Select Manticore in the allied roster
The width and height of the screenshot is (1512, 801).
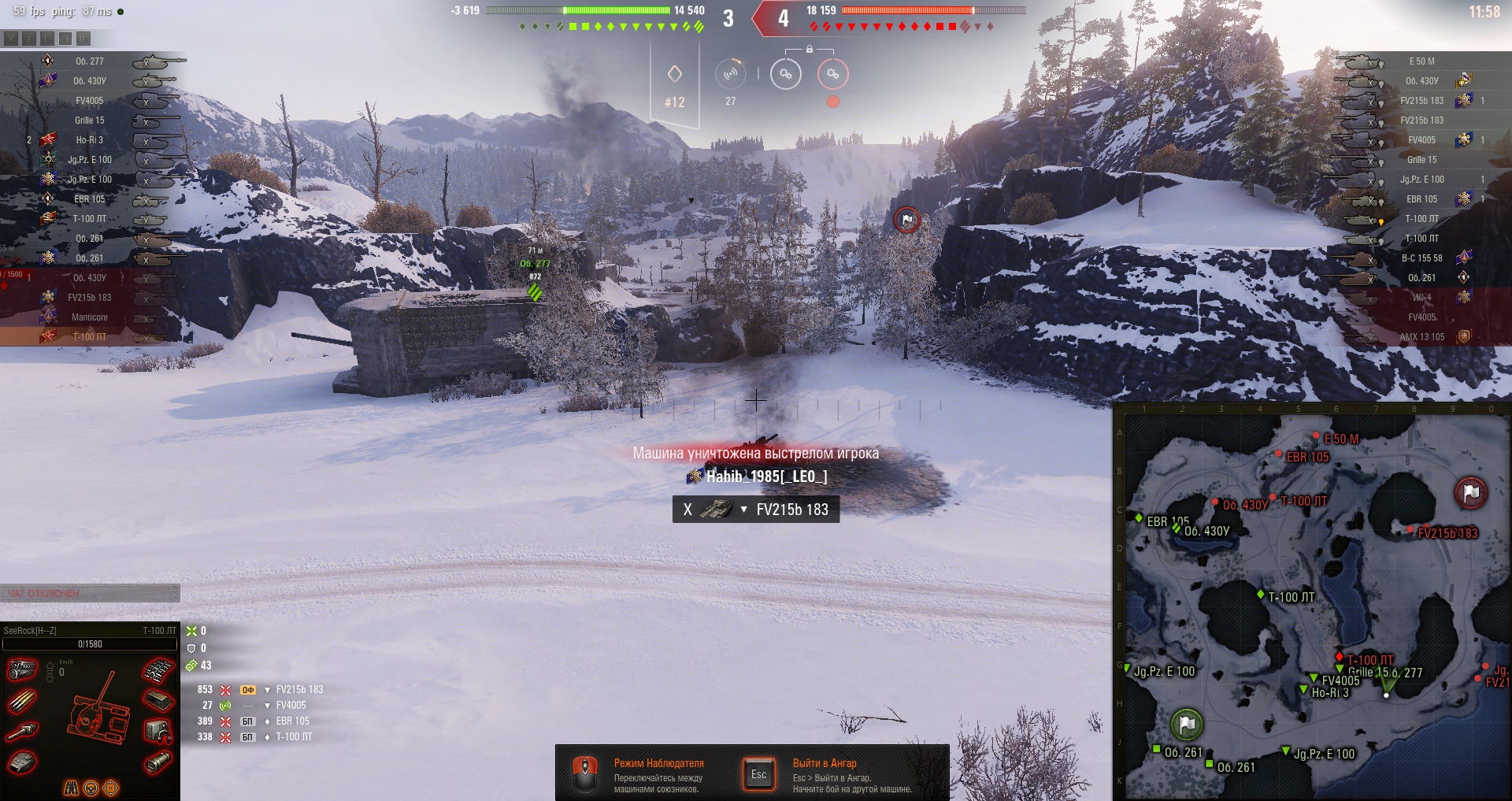click(90, 317)
